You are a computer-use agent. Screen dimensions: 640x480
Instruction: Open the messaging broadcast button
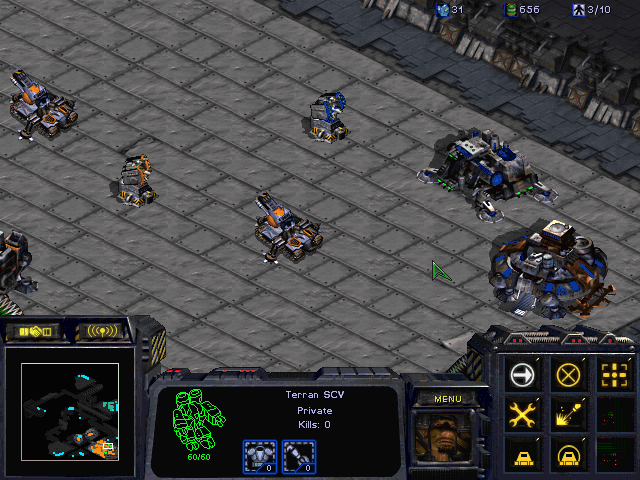point(101,330)
